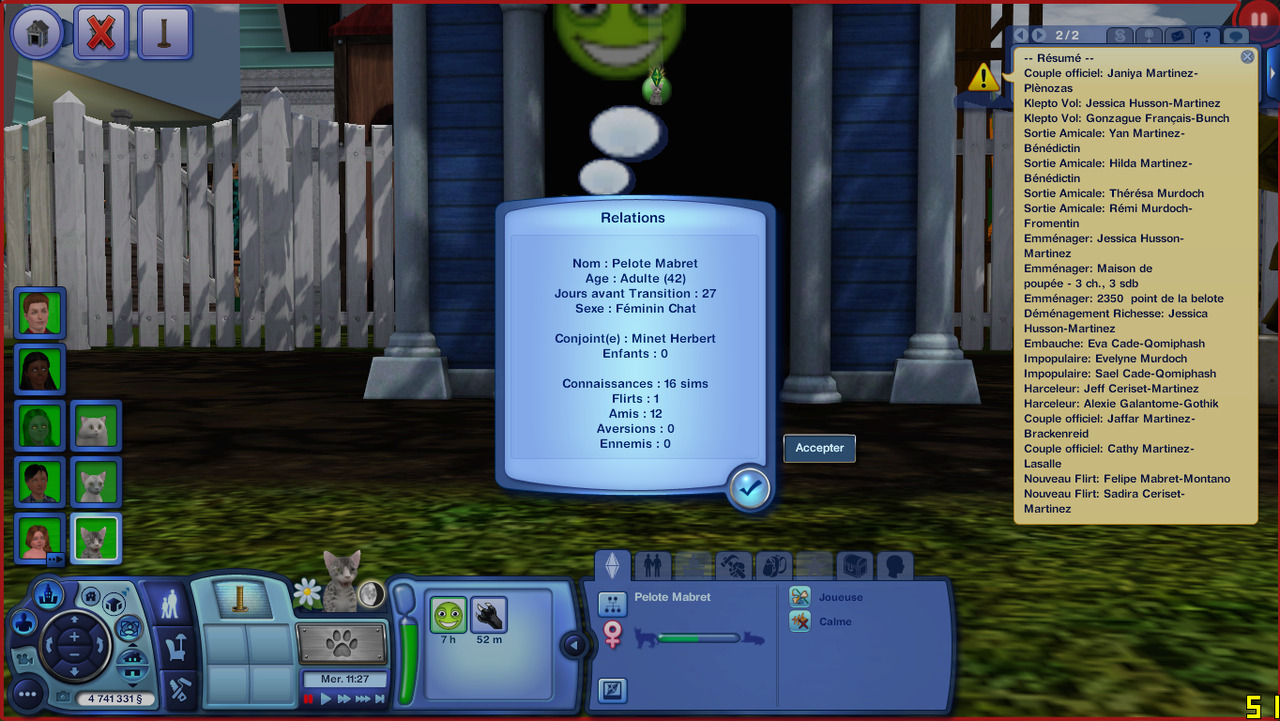Show the previous notification
The image size is (1280, 721).
point(1021,36)
